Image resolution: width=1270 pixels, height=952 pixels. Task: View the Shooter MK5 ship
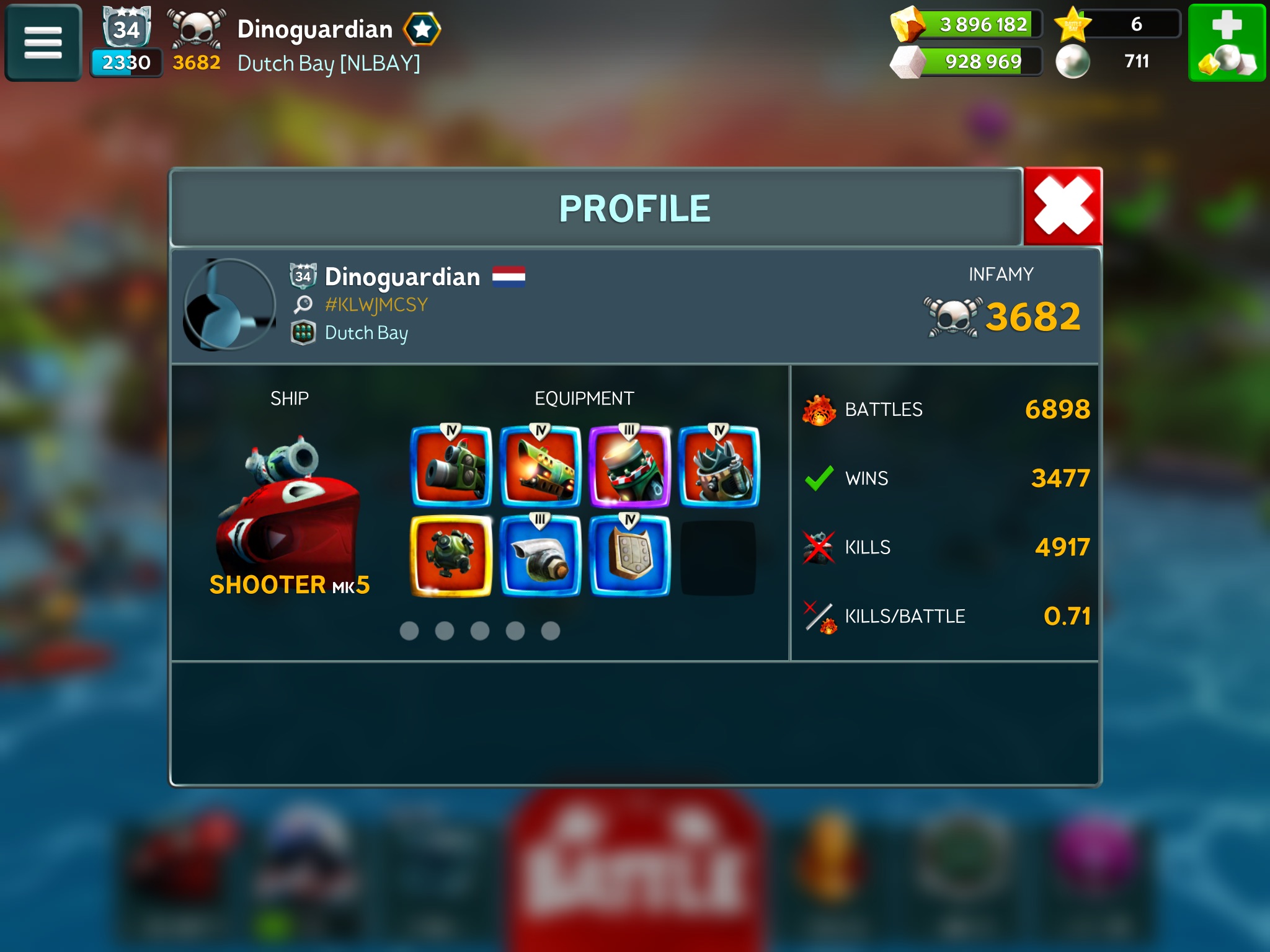click(x=289, y=508)
